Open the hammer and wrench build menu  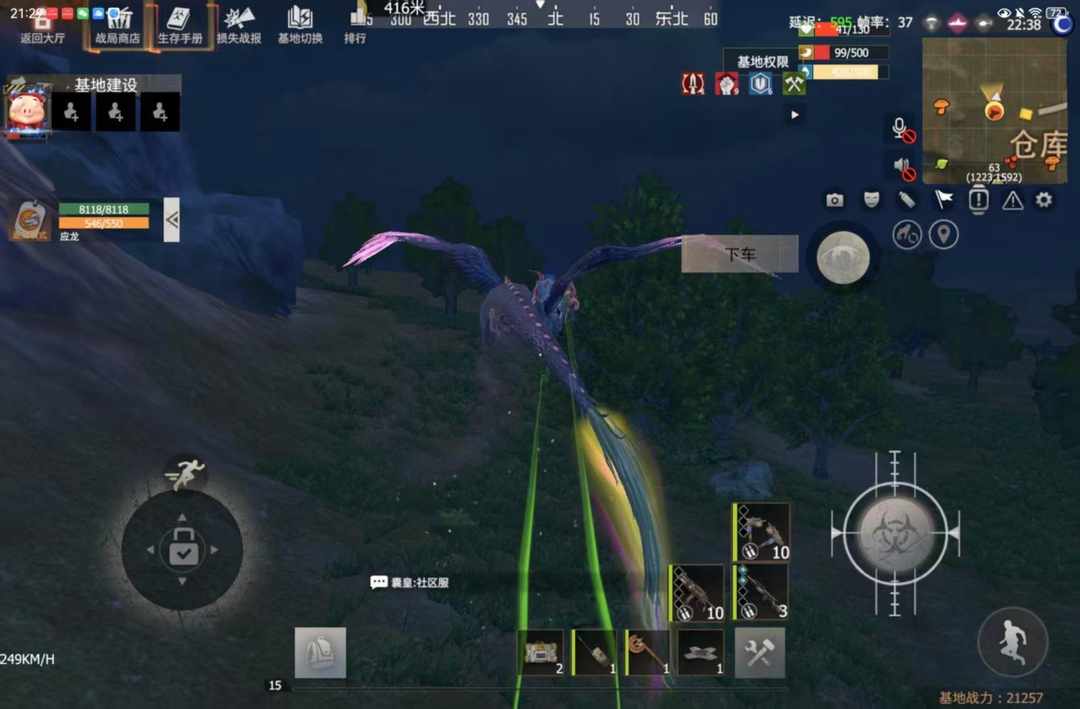tap(760, 653)
